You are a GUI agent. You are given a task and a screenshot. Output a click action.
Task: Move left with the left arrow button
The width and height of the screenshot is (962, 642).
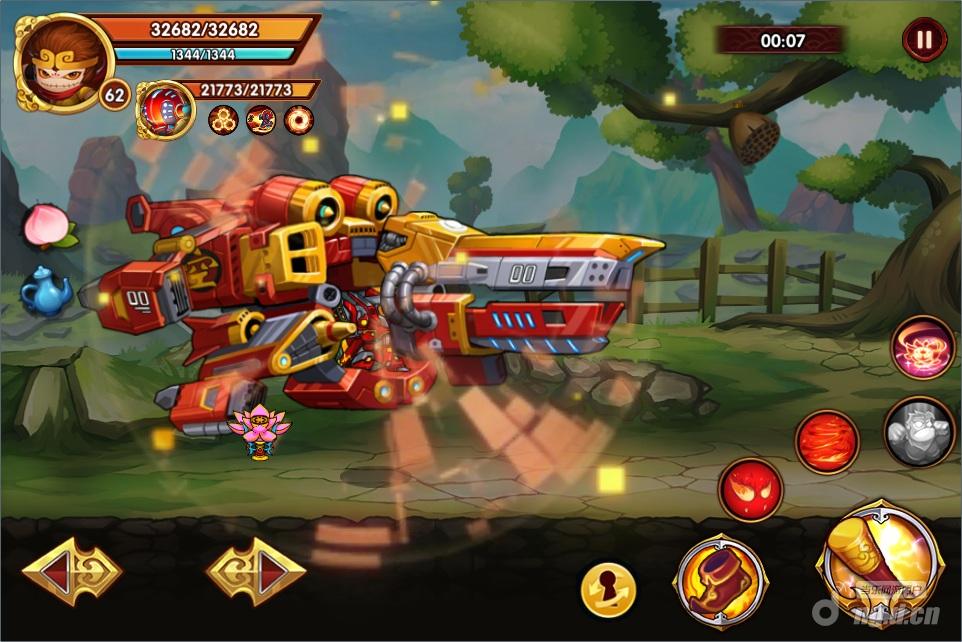point(72,573)
